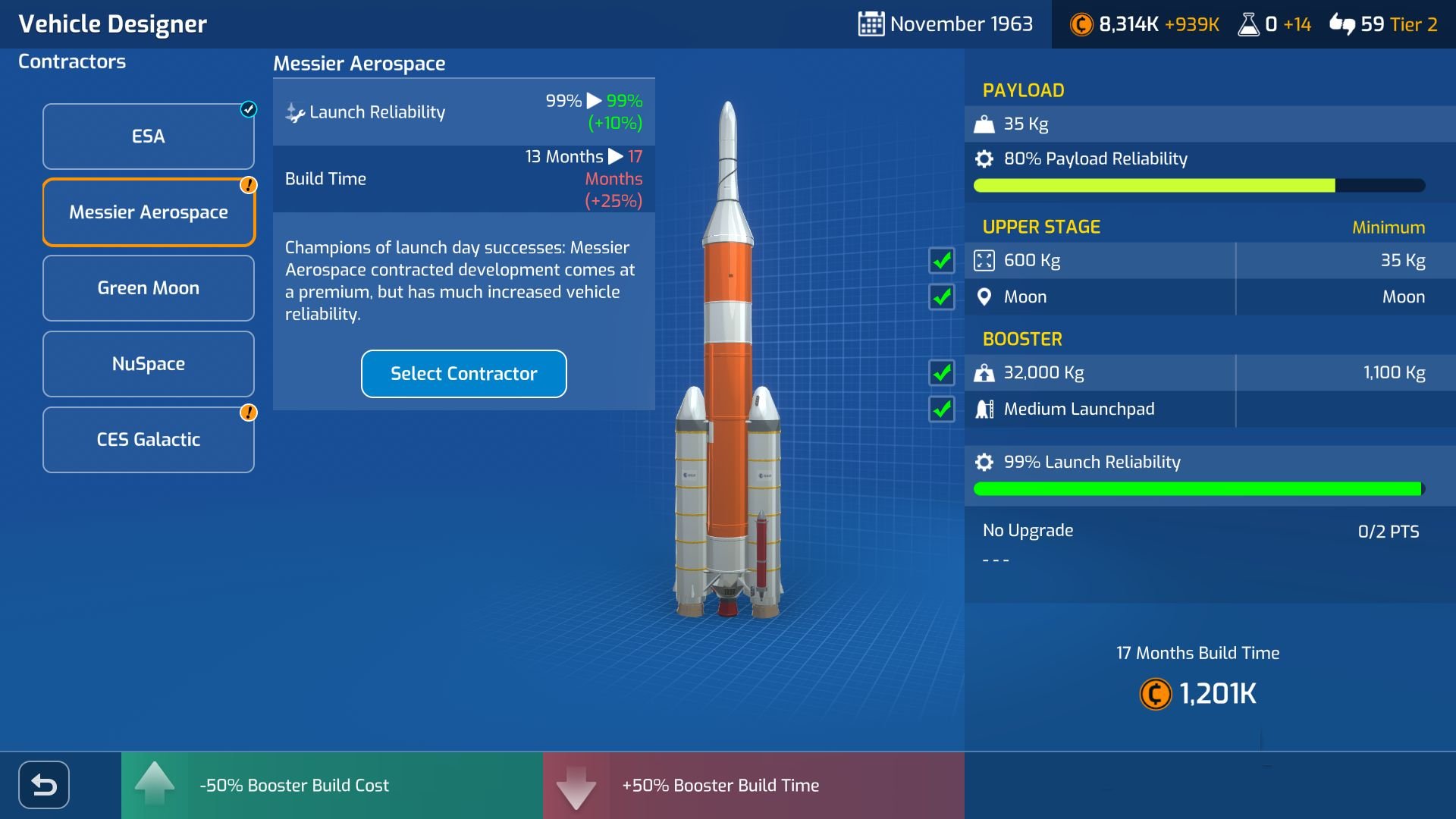Switch to the ESA contractor
Viewport: 1456px width, 819px height.
149,136
